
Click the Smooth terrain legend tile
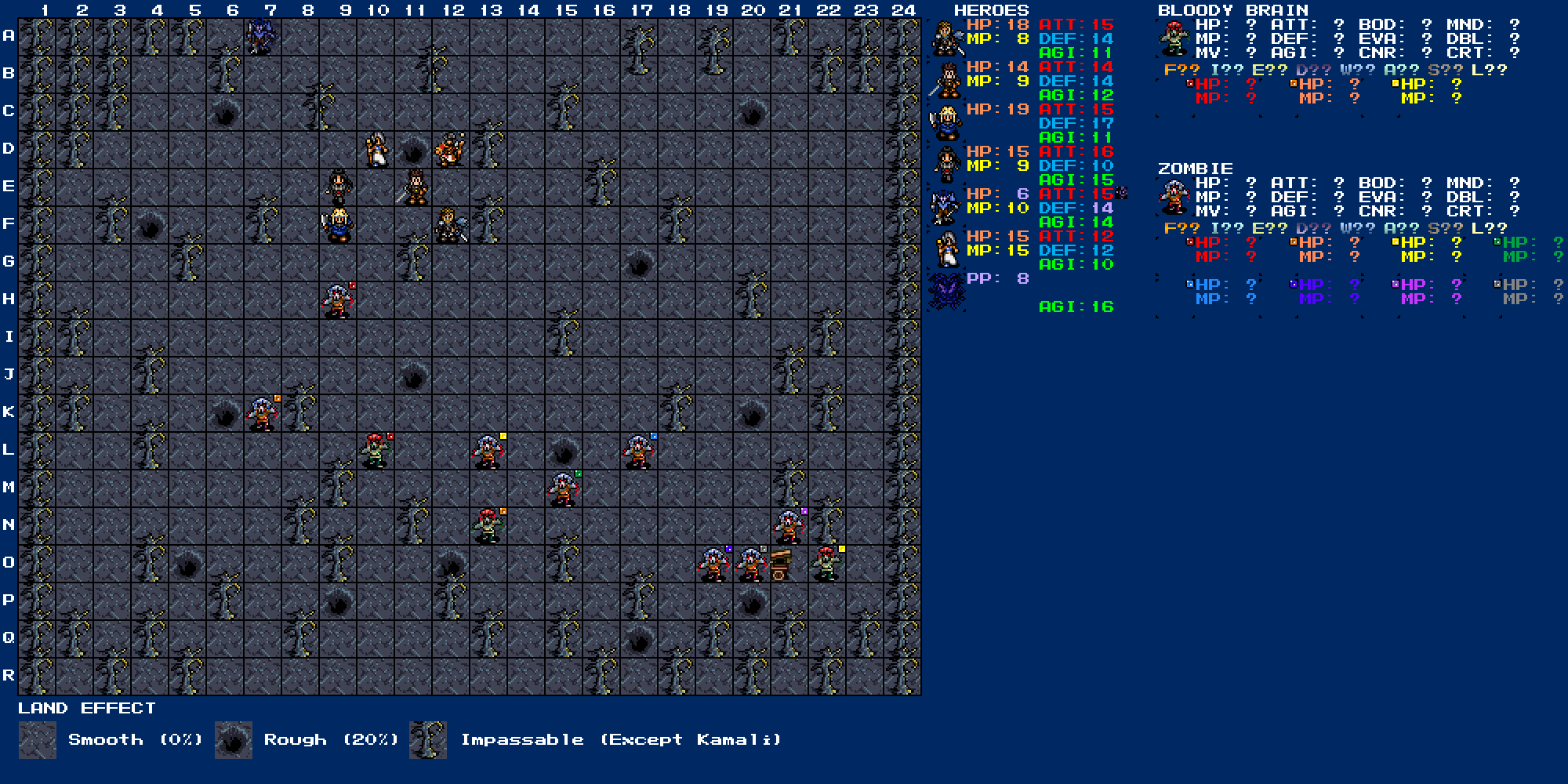tap(38, 740)
